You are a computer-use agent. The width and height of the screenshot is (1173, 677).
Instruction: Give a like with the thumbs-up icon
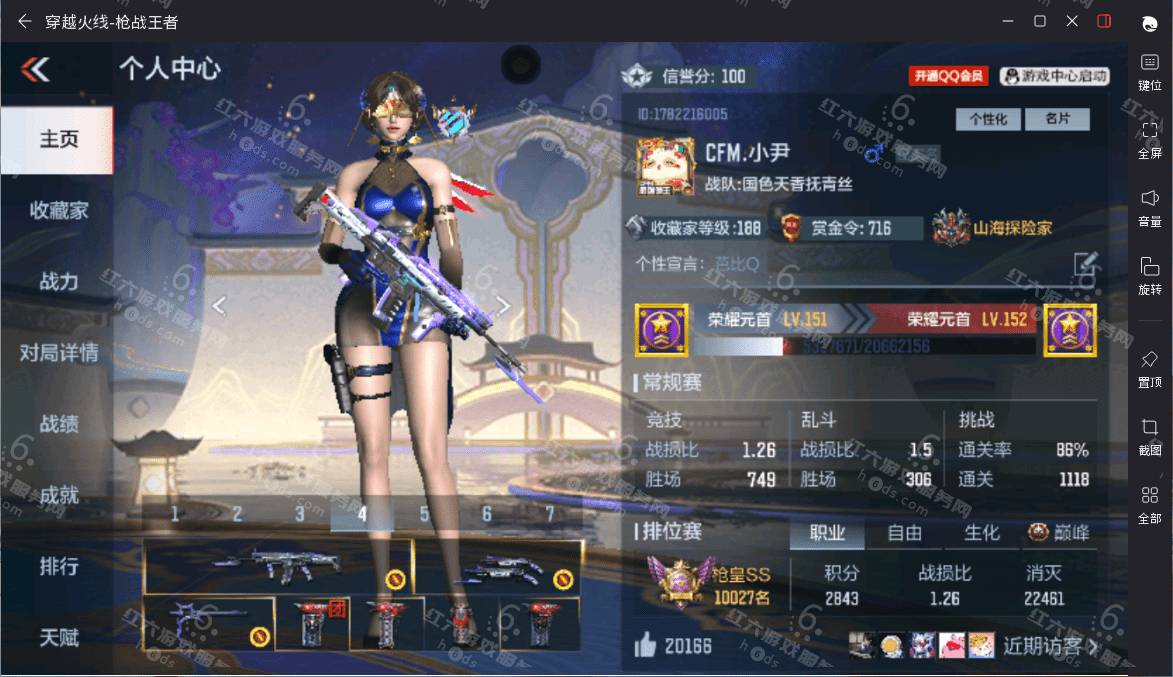(645, 646)
